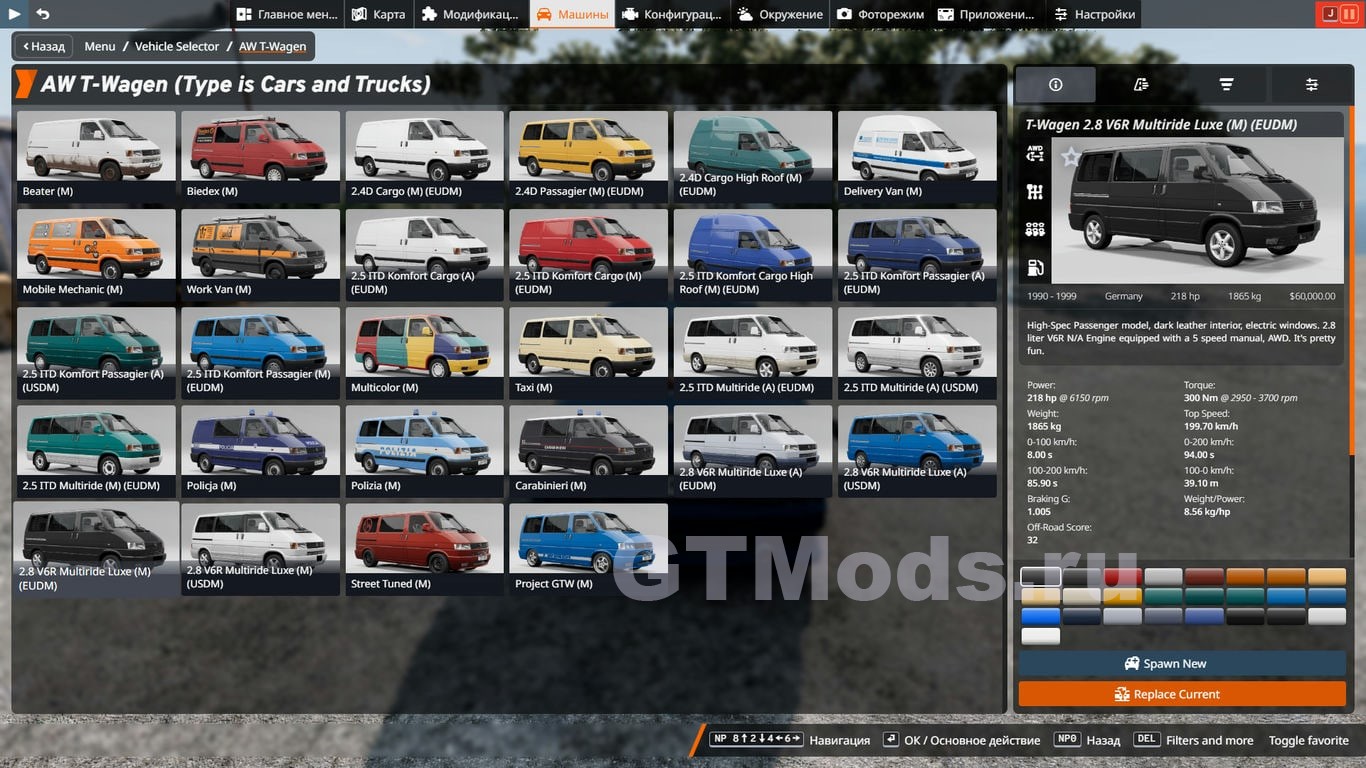The width and height of the screenshot is (1366, 768).
Task: Choose the Carabinieri (M) van
Action: coord(588,449)
